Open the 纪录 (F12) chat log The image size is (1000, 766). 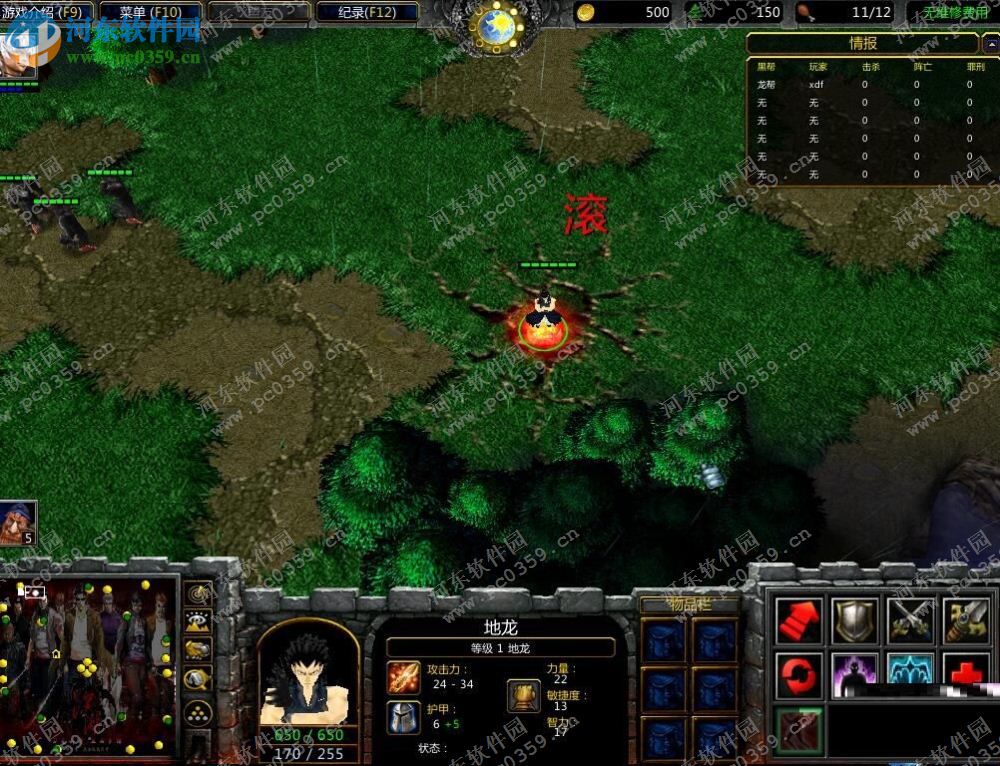366,13
